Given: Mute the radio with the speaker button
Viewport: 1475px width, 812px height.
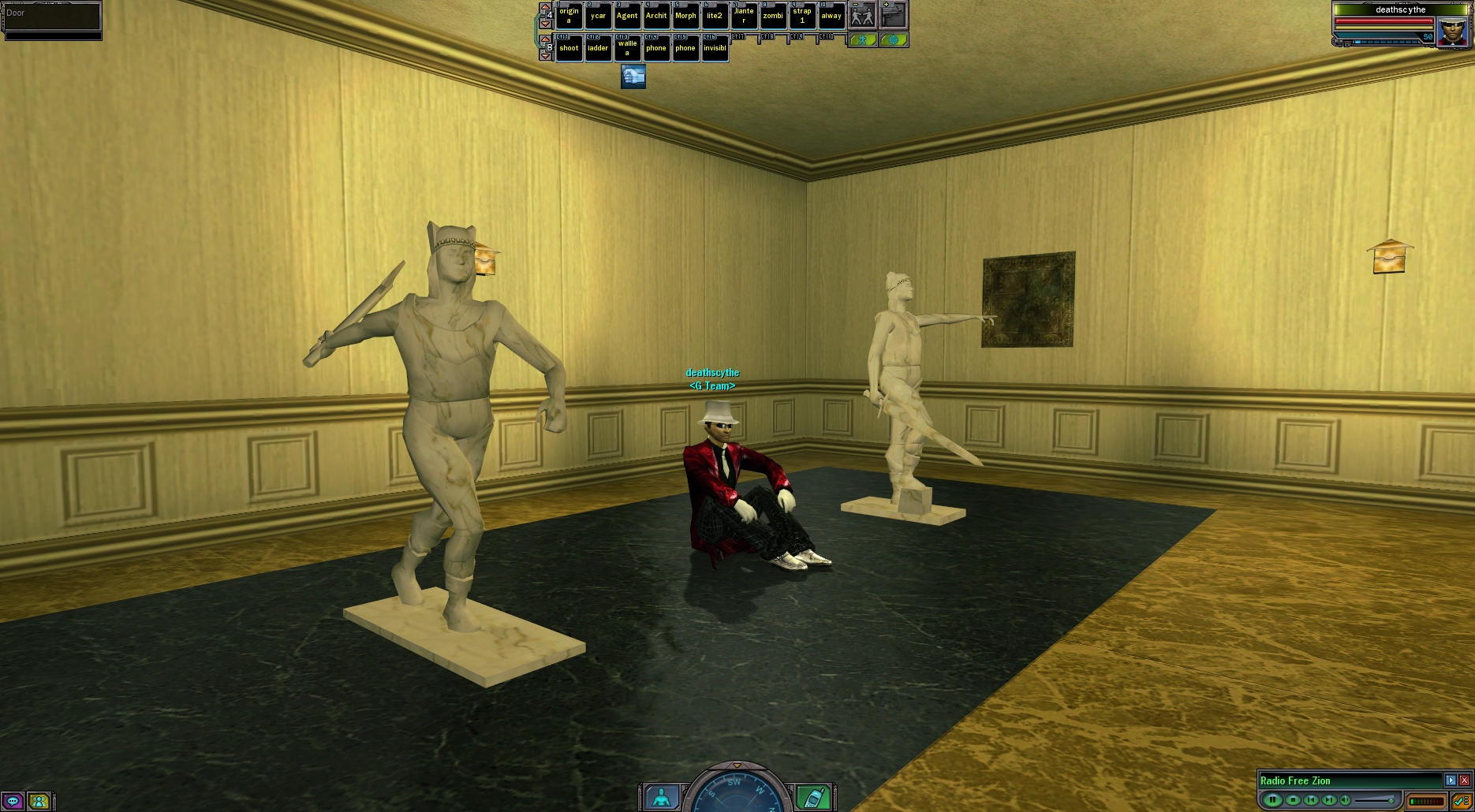Looking at the screenshot, I should (1346, 800).
